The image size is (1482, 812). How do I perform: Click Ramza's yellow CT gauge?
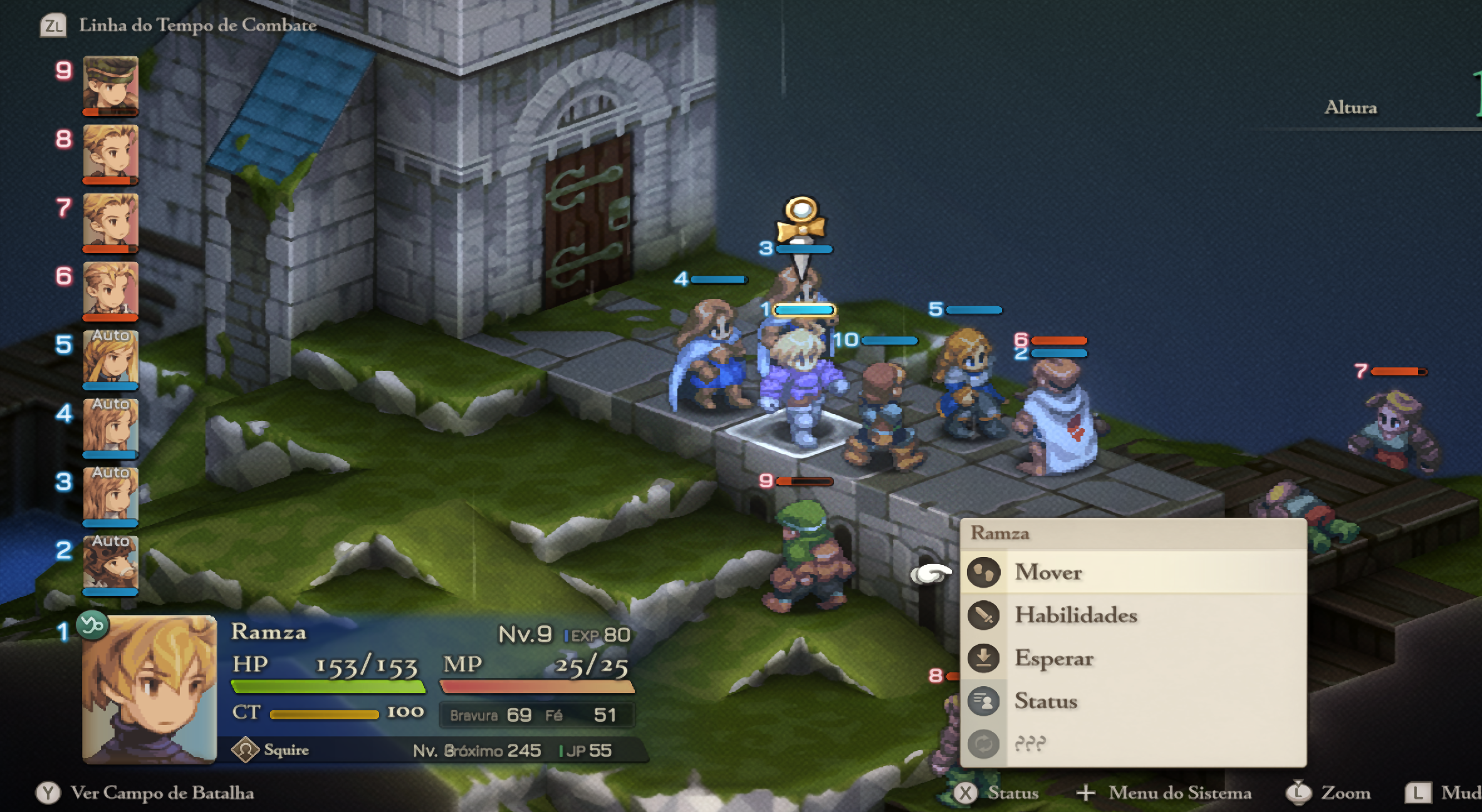[326, 712]
